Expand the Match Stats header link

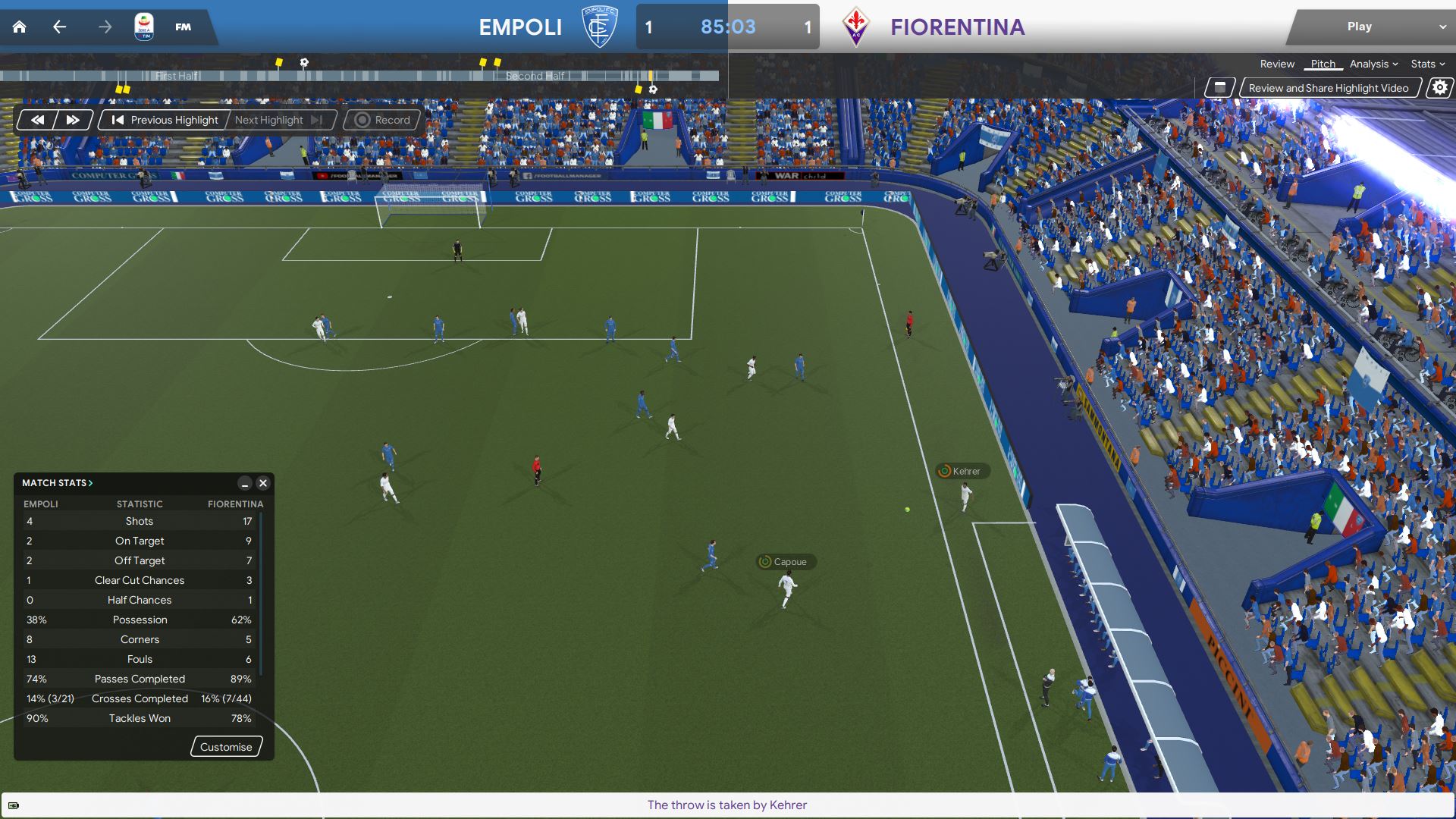tap(58, 483)
